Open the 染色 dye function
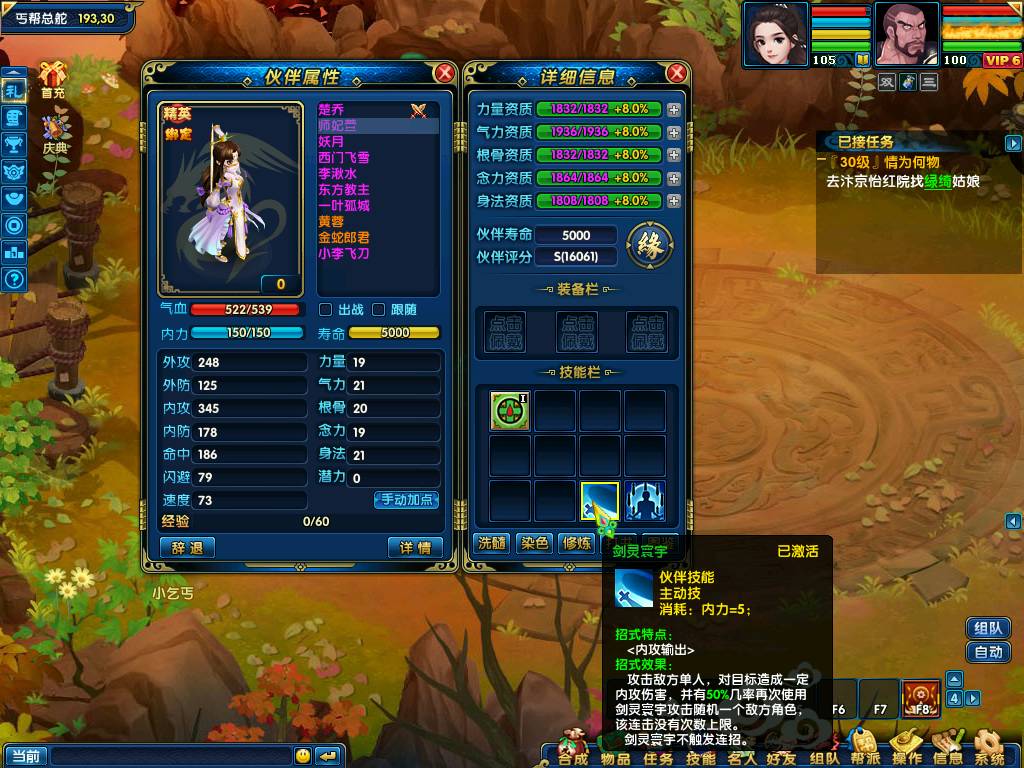Screen dimensions: 1024x768 pyautogui.click(x=535, y=543)
